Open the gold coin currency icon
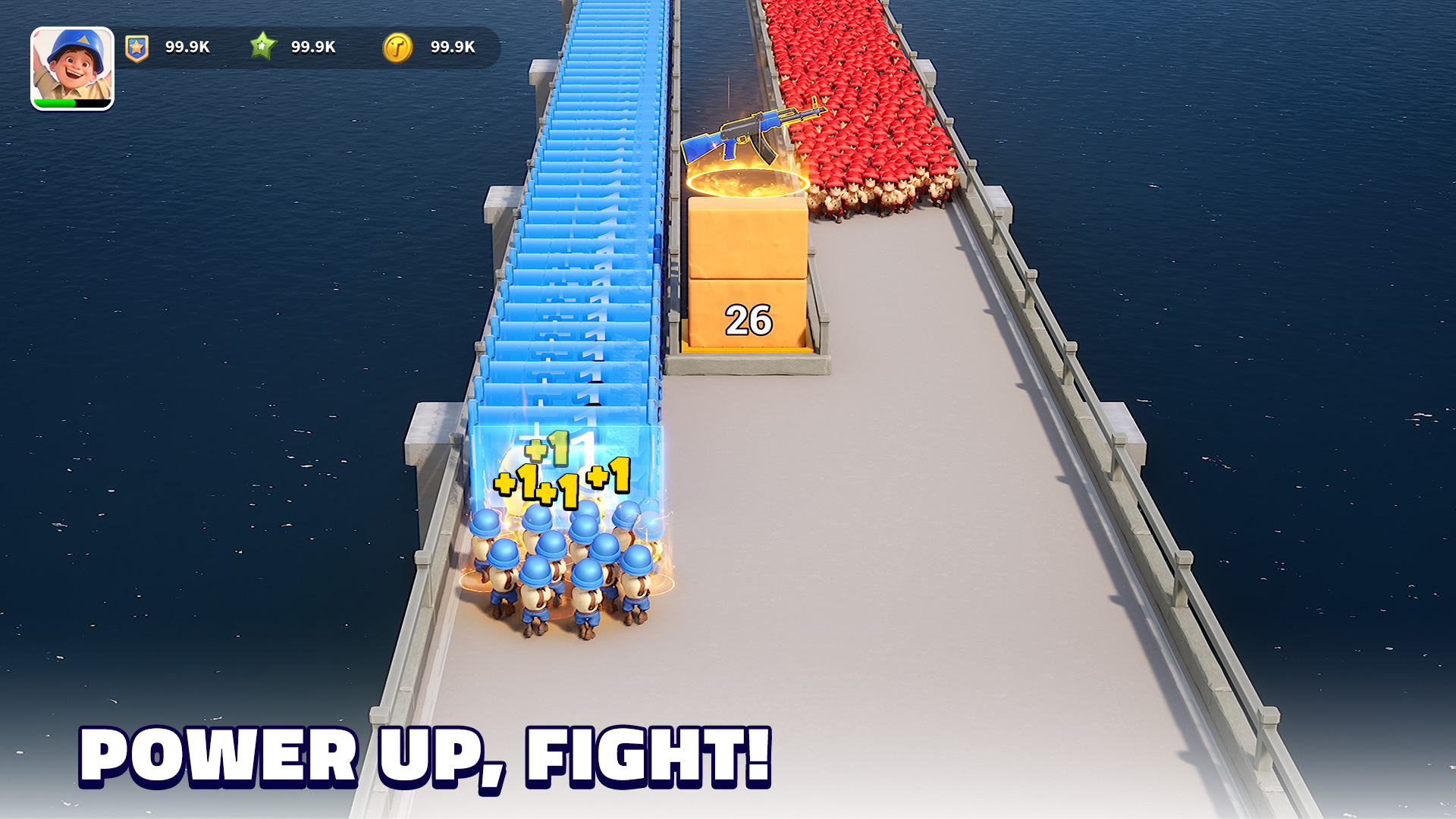 (x=400, y=46)
